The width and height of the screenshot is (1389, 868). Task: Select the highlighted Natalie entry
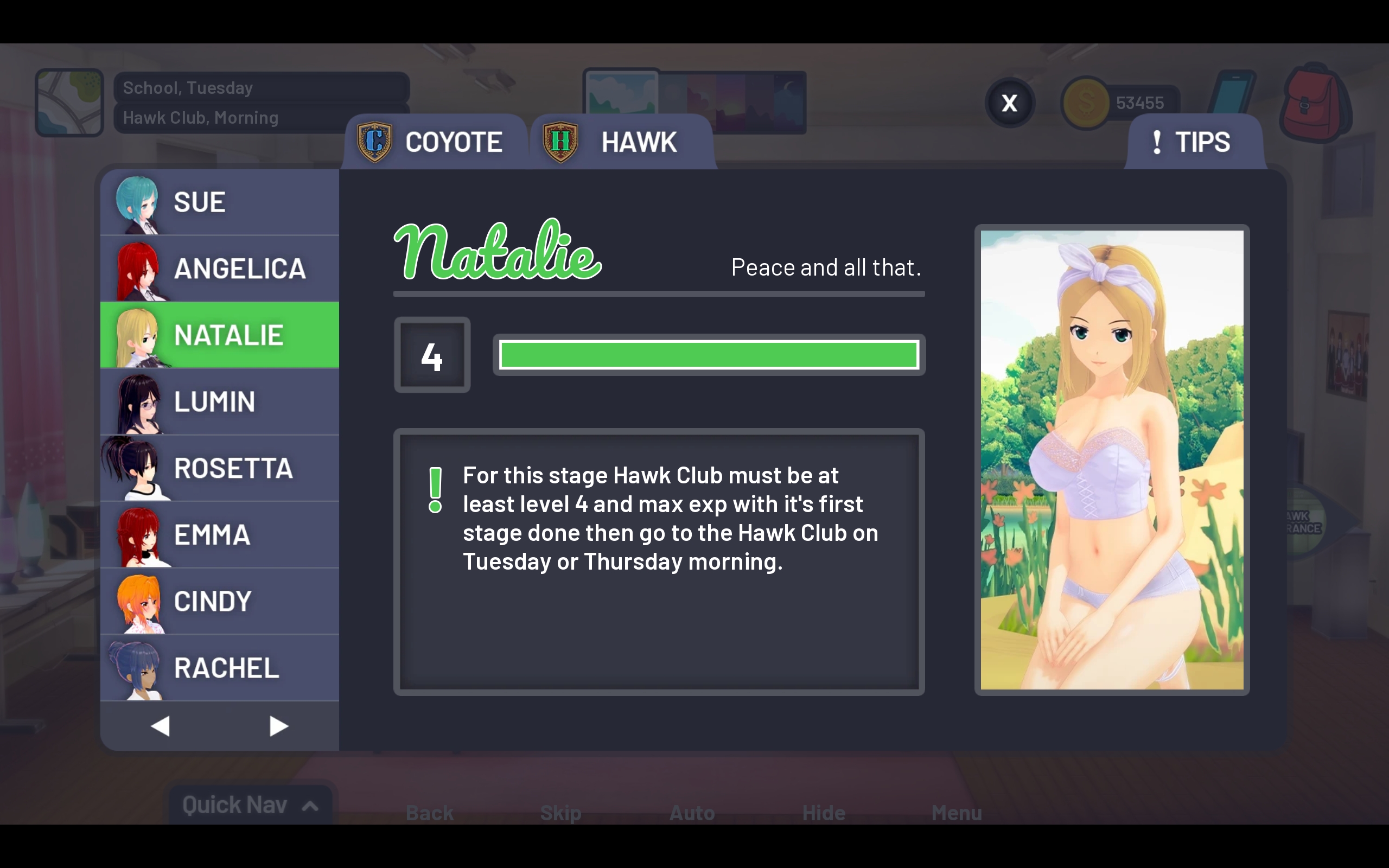(220, 335)
